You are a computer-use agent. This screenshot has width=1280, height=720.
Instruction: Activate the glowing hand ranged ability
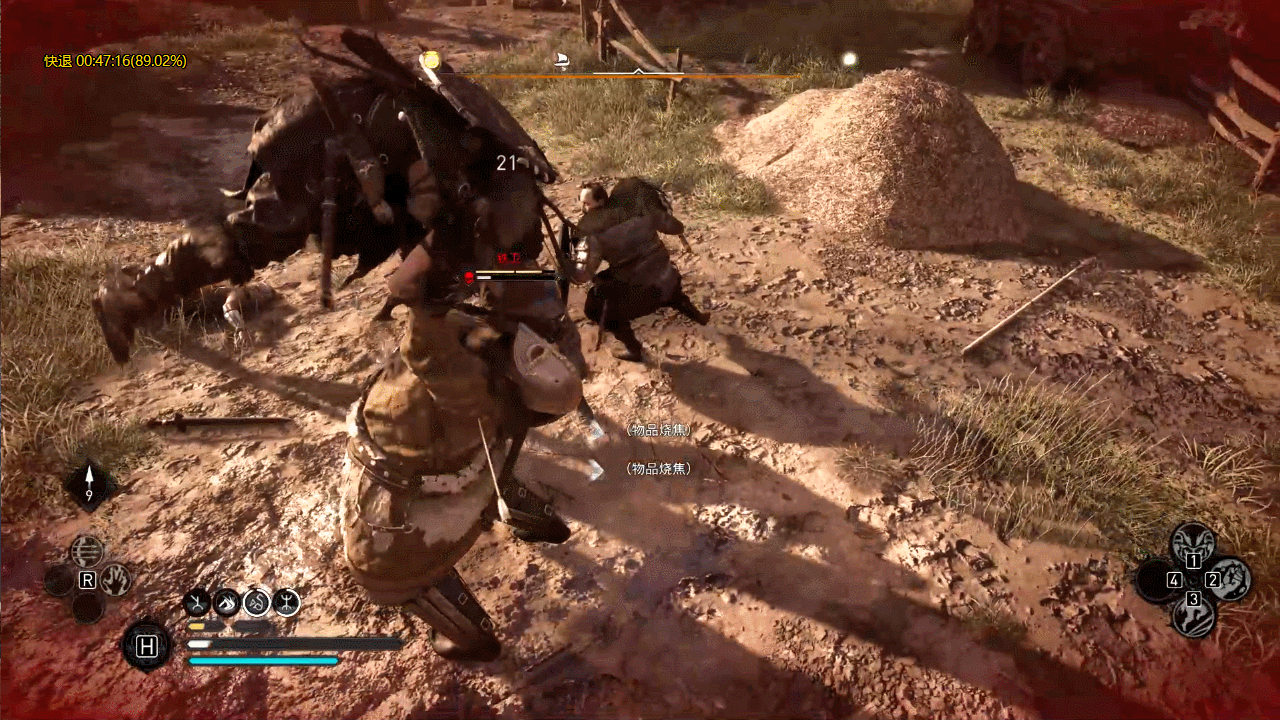tap(116, 578)
